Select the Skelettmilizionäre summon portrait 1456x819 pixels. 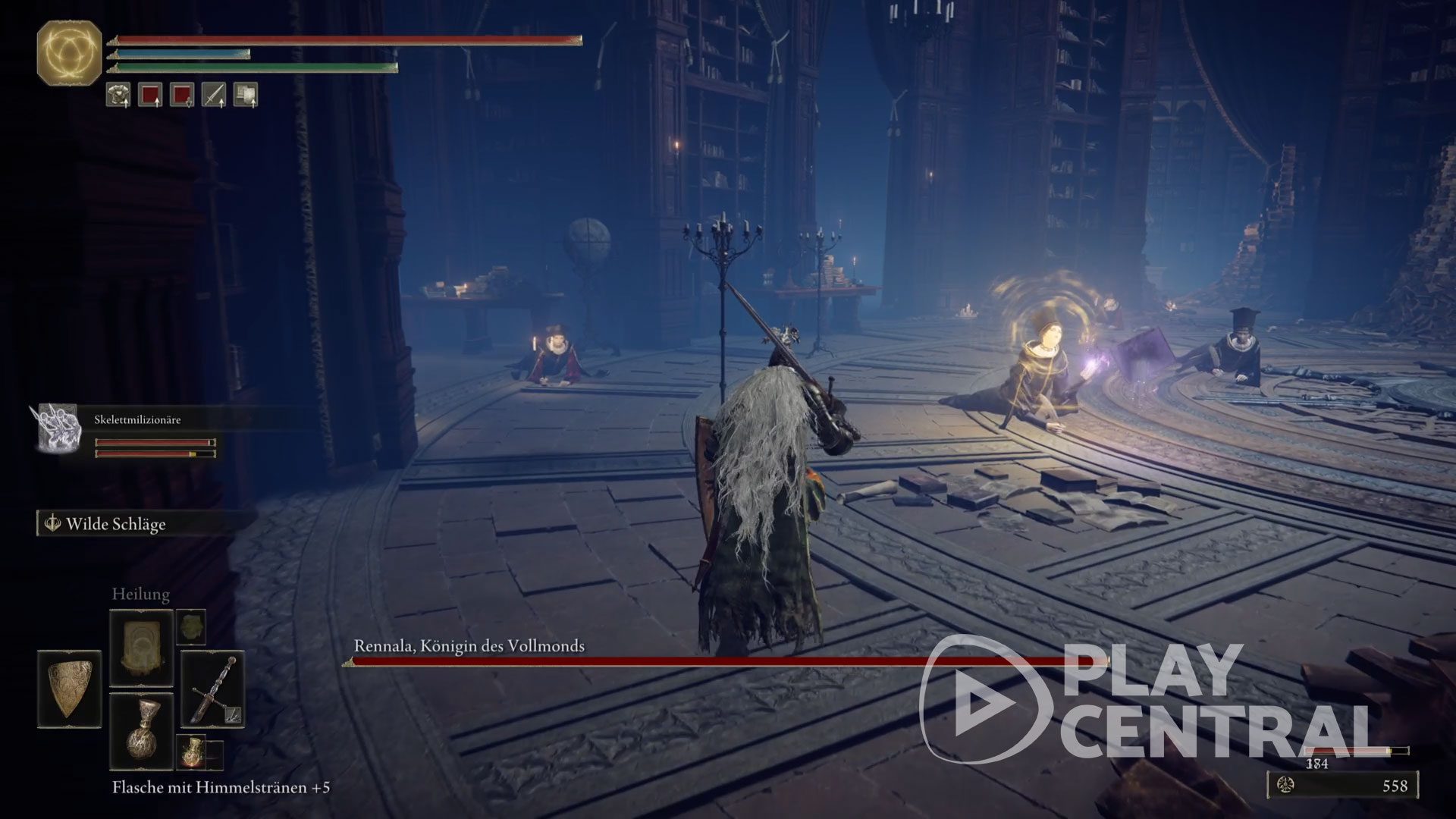[60, 428]
